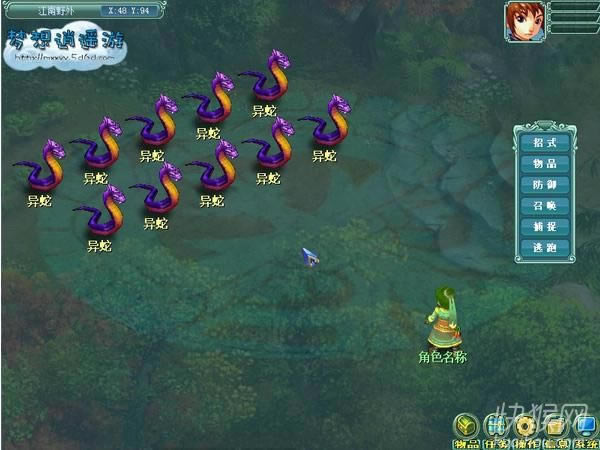
Task: Open the 系统 system monitor icon
Action: pos(585,425)
